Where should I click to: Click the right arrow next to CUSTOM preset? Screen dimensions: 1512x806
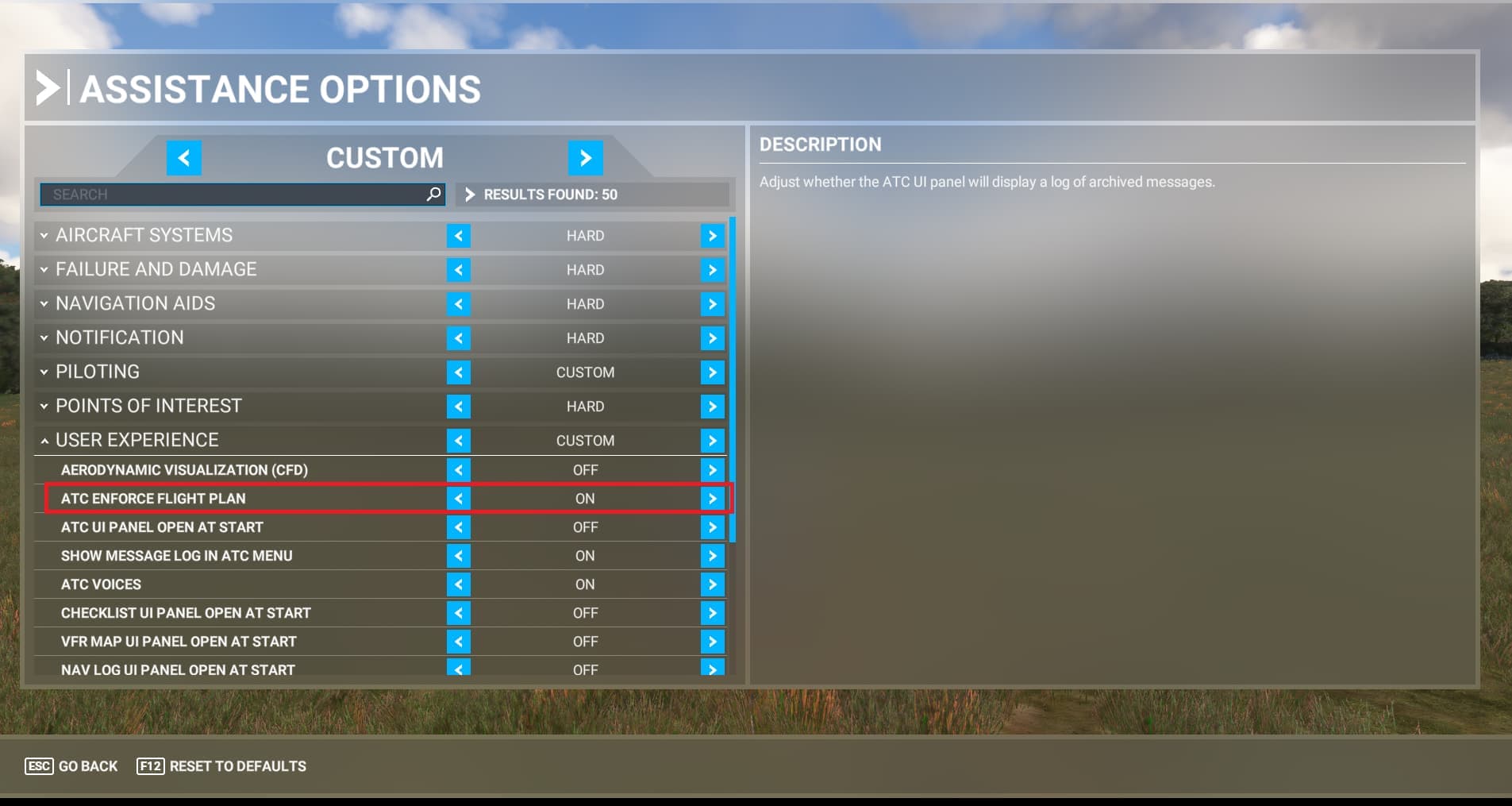click(x=587, y=157)
